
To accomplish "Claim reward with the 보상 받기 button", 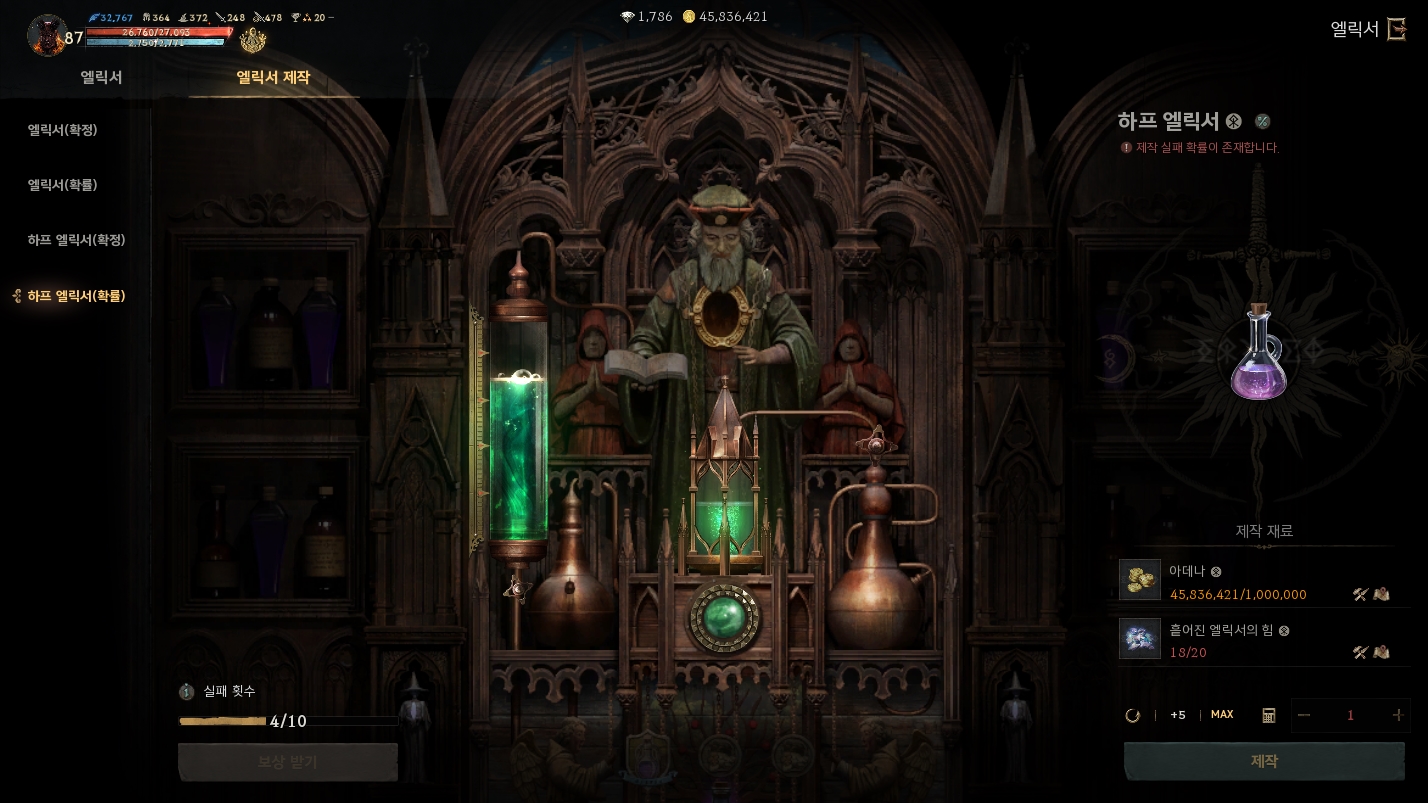I will click(288, 762).
